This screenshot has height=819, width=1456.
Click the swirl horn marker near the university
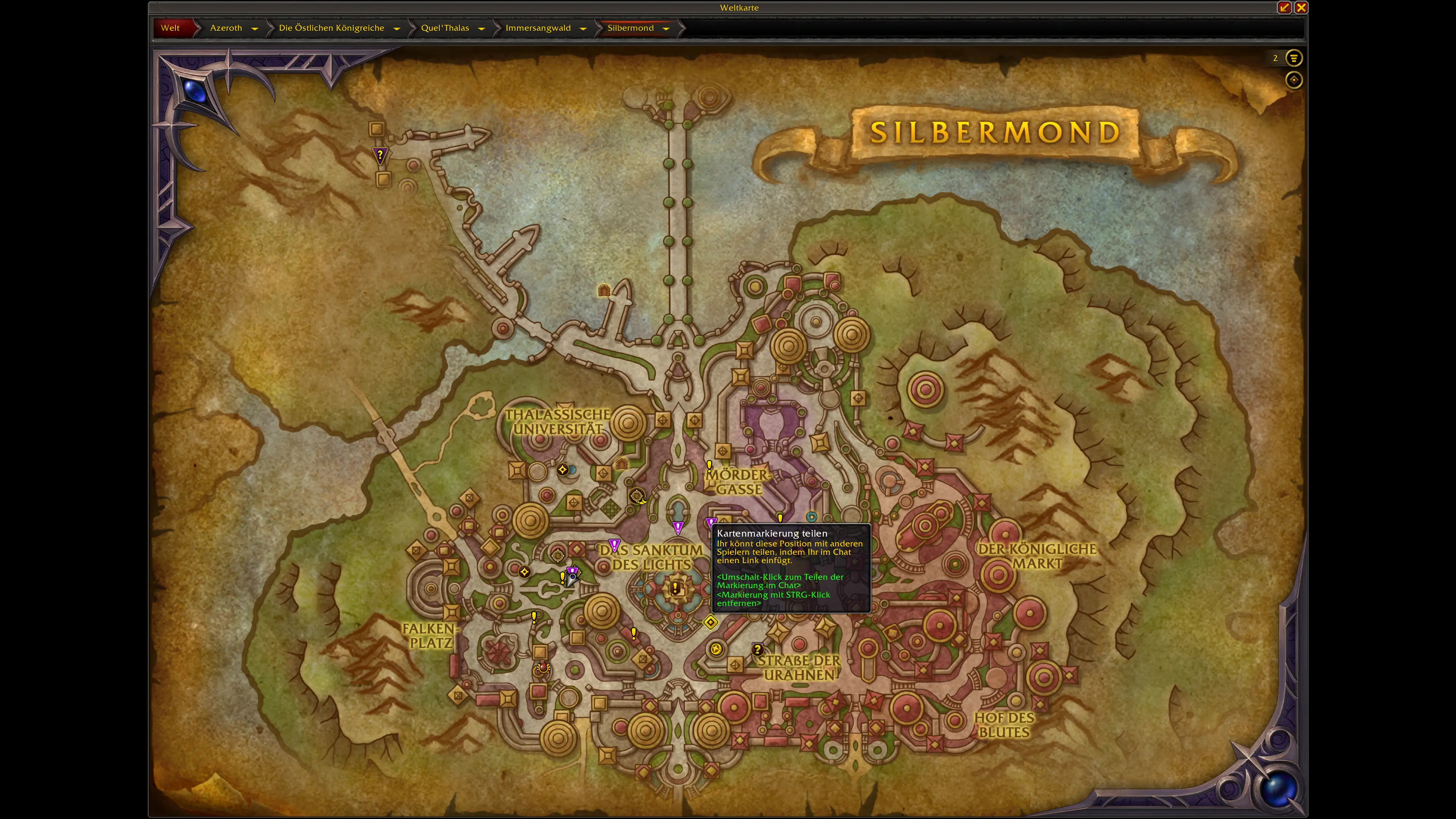[637, 496]
